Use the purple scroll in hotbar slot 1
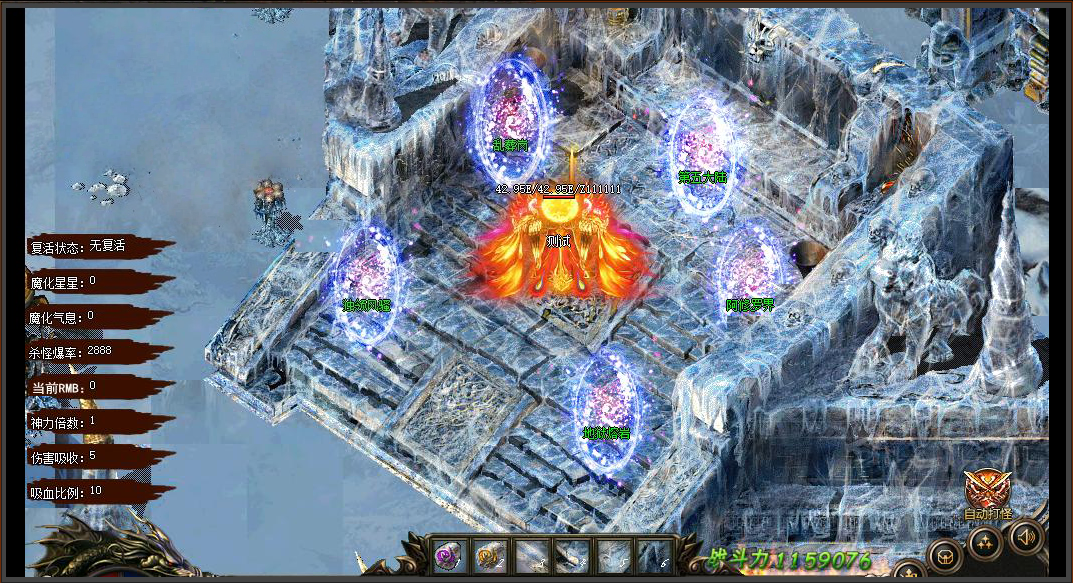Viewport: 1073px width, 583px height. tap(447, 555)
